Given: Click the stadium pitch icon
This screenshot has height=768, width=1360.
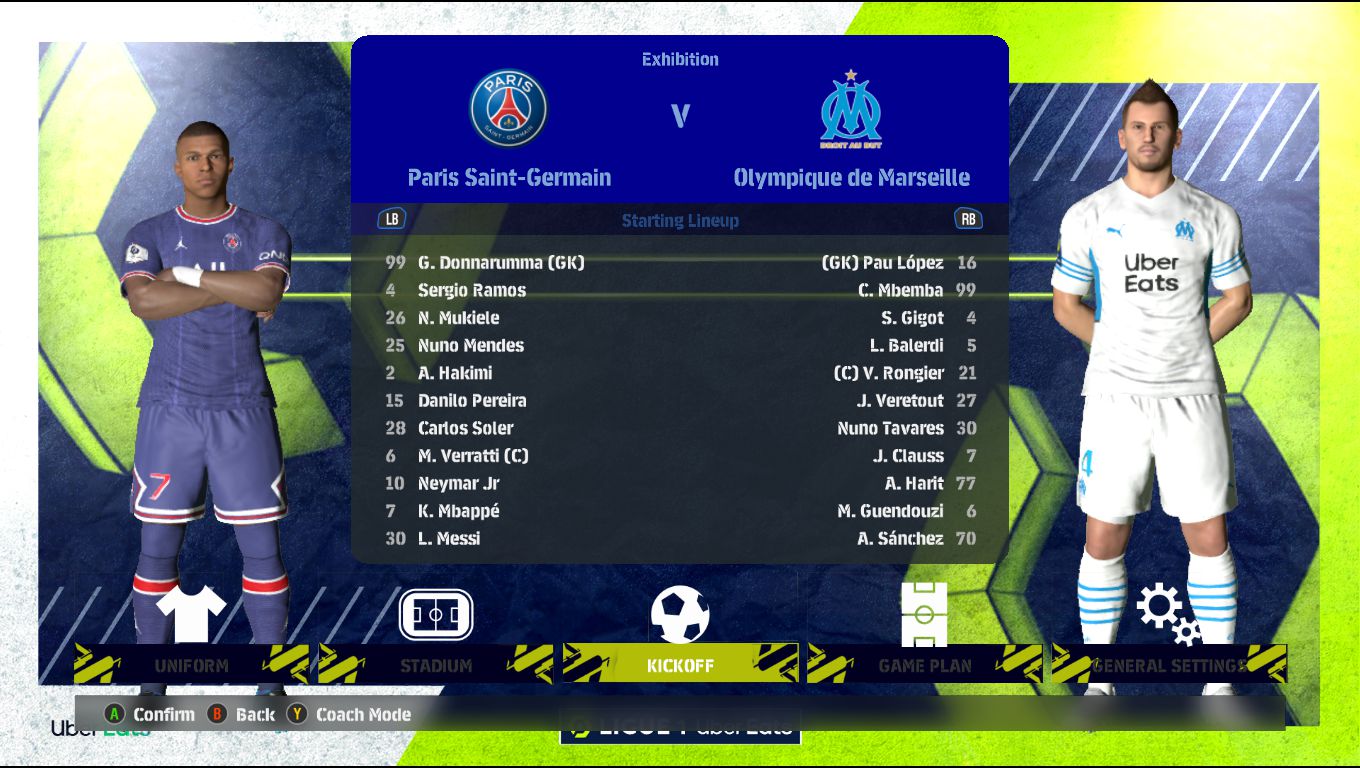Looking at the screenshot, I should [x=436, y=614].
